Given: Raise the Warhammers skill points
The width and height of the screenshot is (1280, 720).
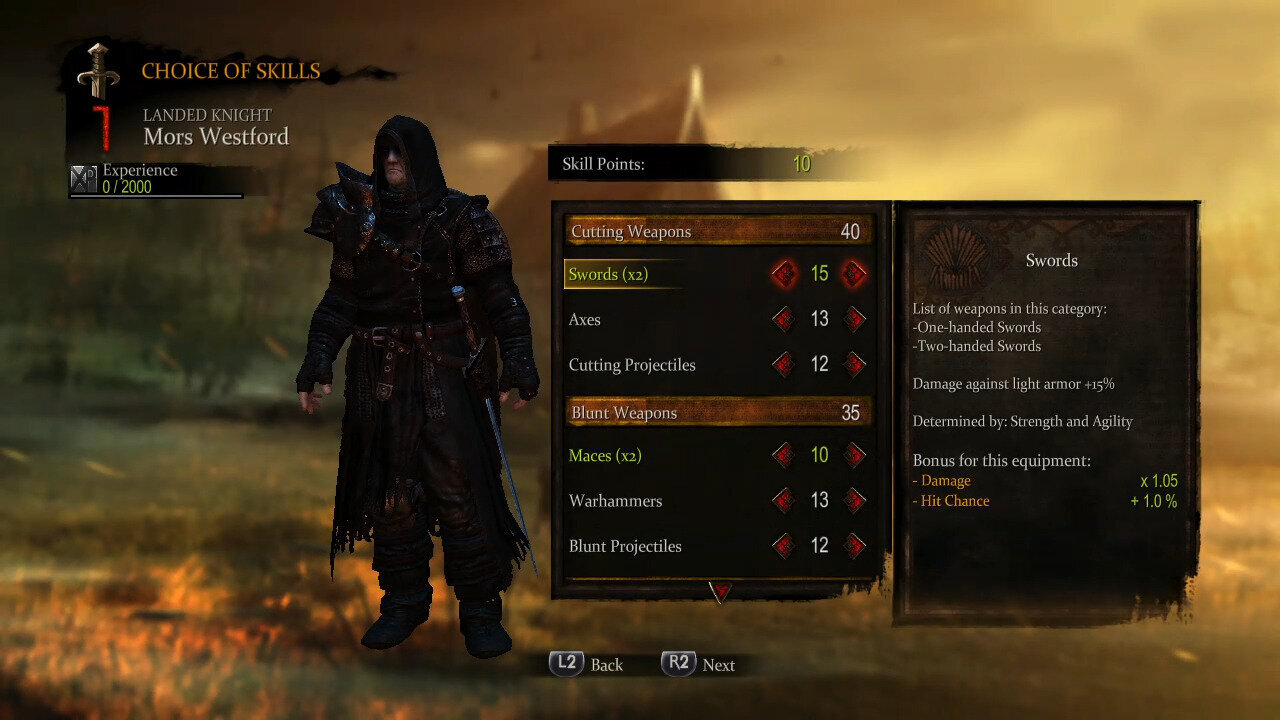Looking at the screenshot, I should coord(854,501).
